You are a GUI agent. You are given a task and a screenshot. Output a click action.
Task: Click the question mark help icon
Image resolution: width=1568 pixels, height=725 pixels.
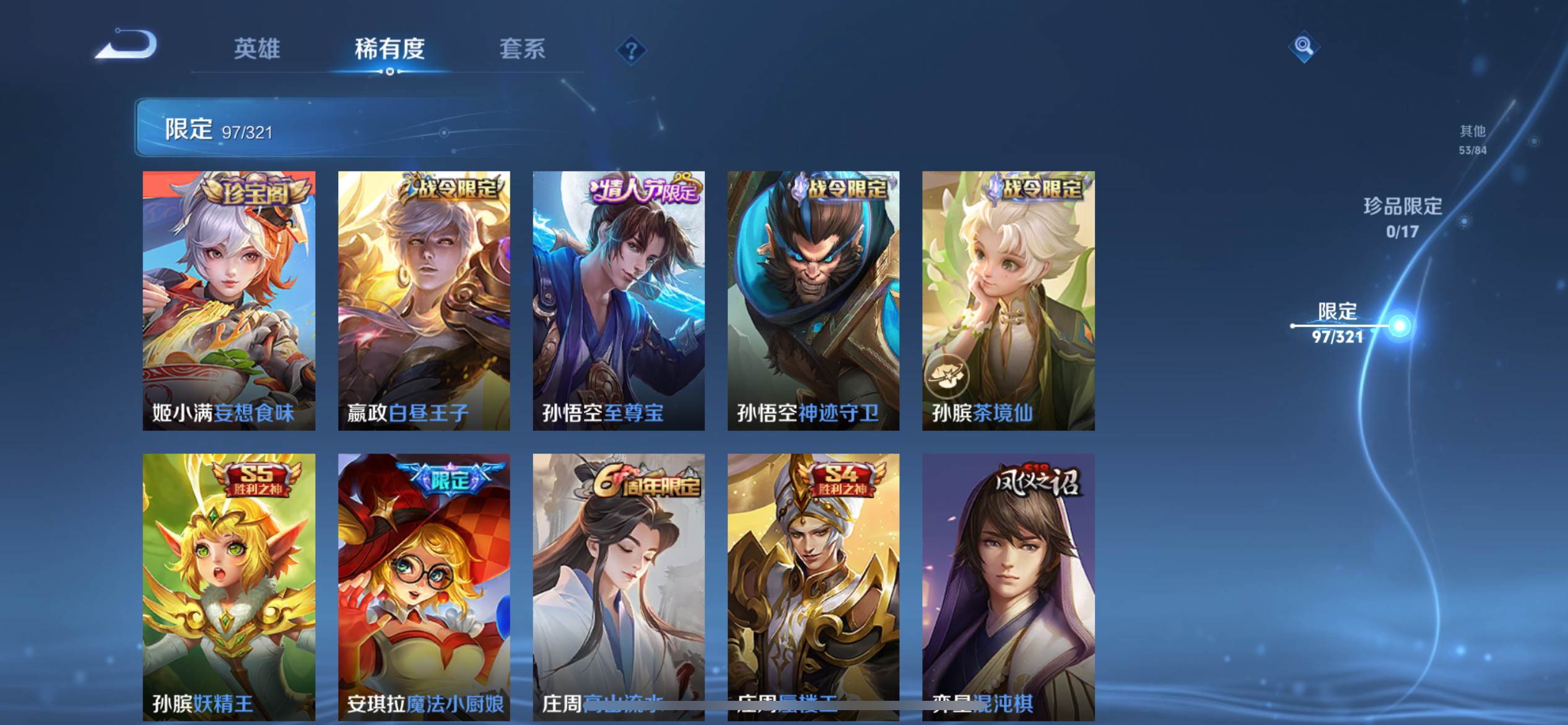631,50
